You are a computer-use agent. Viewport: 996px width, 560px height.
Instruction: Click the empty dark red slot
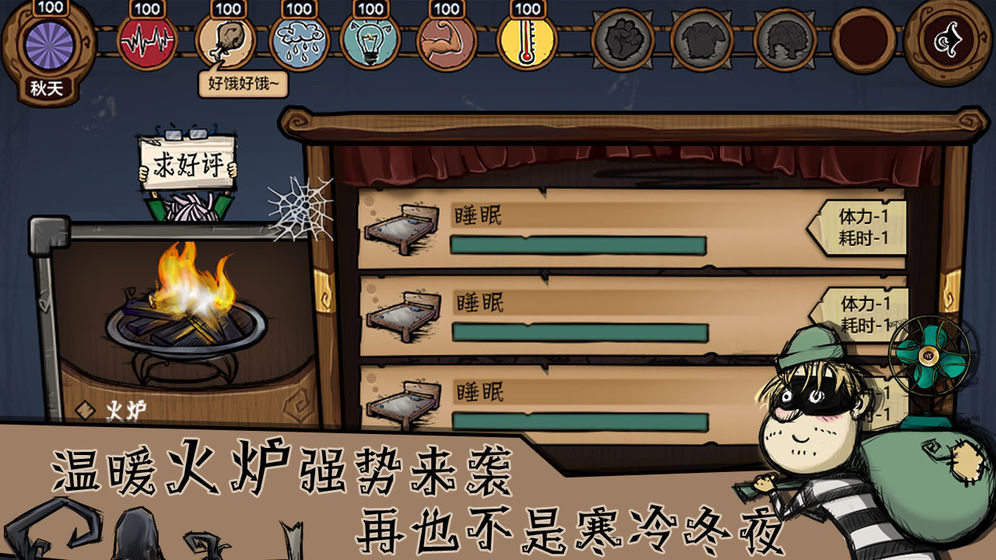click(862, 40)
